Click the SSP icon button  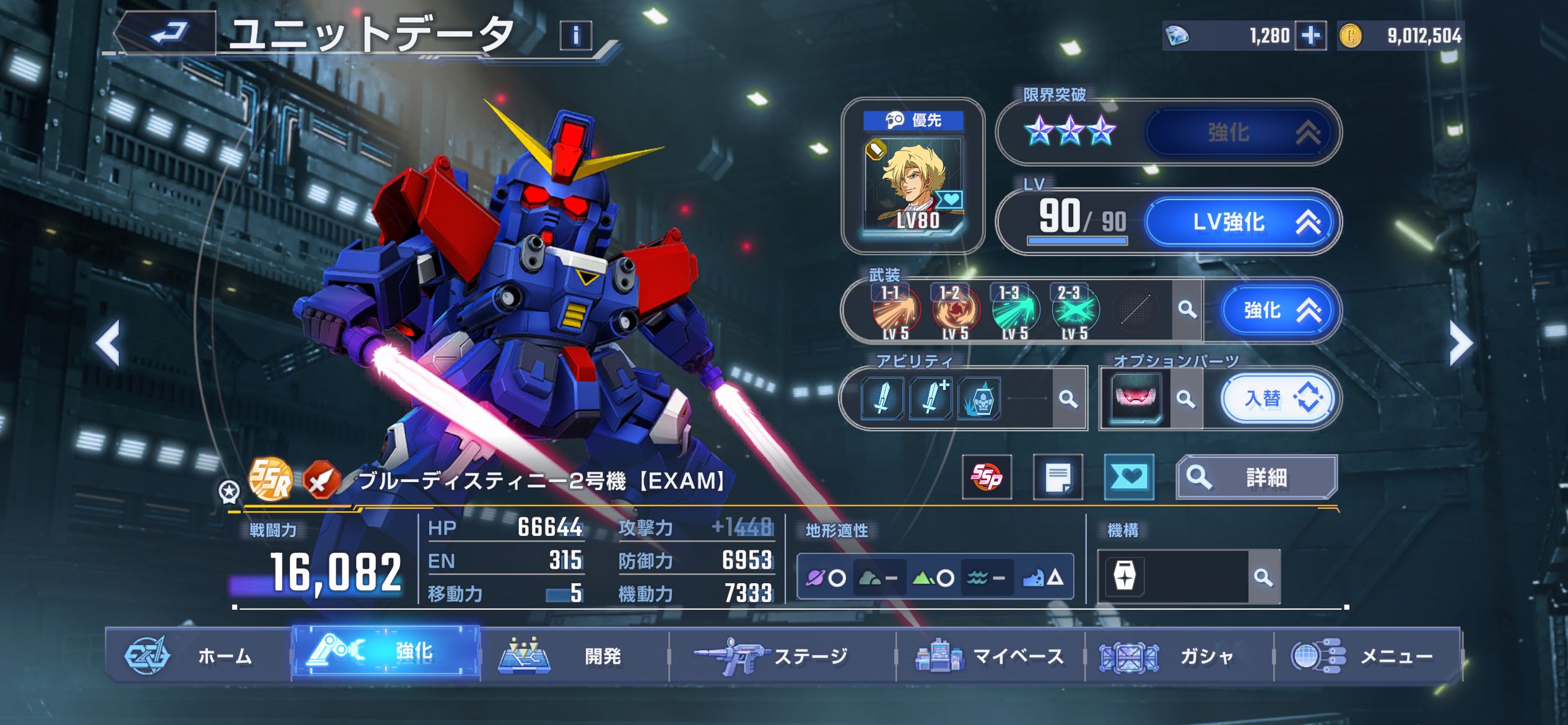pos(987,477)
